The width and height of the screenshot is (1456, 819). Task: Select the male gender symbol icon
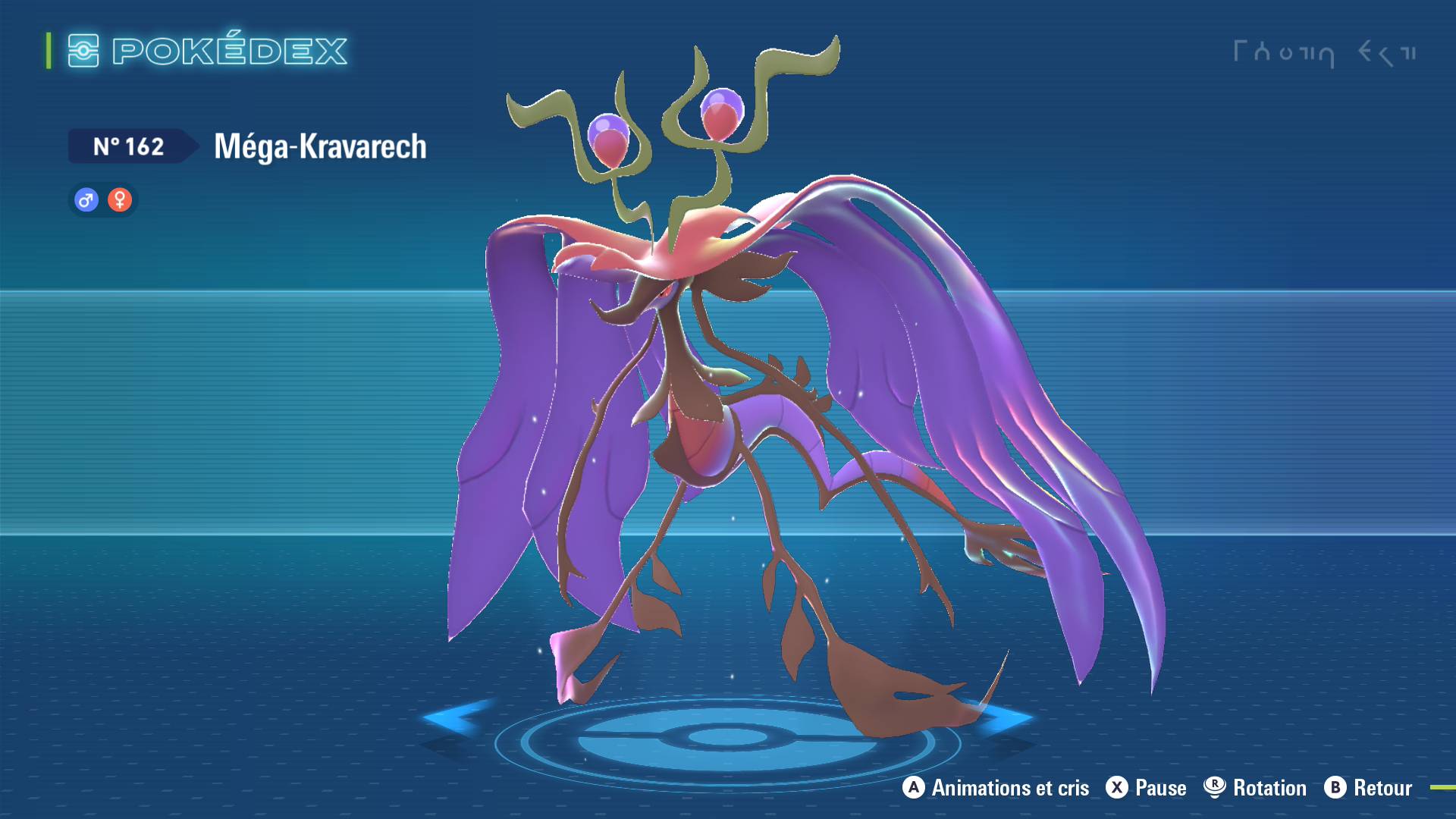pyautogui.click(x=86, y=200)
